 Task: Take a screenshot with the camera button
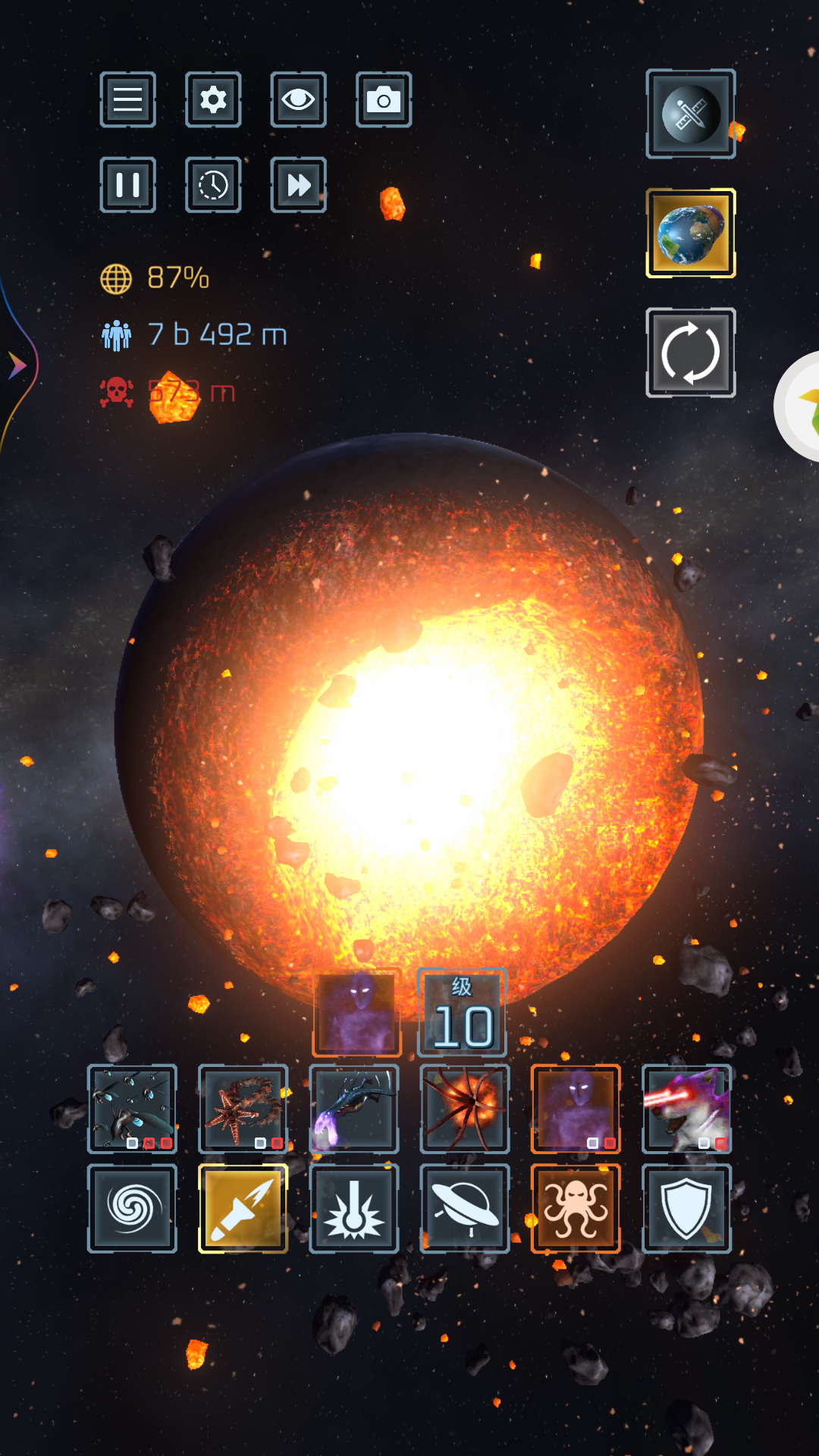pos(384,100)
